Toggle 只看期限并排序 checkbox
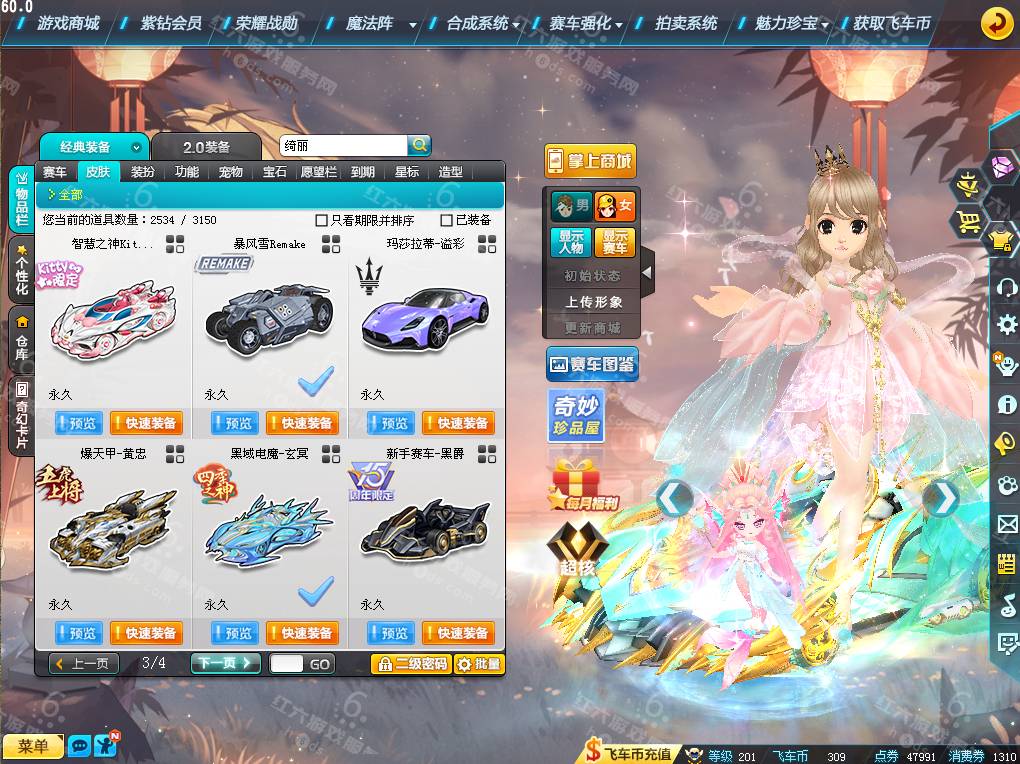The image size is (1020, 764). tap(322, 220)
